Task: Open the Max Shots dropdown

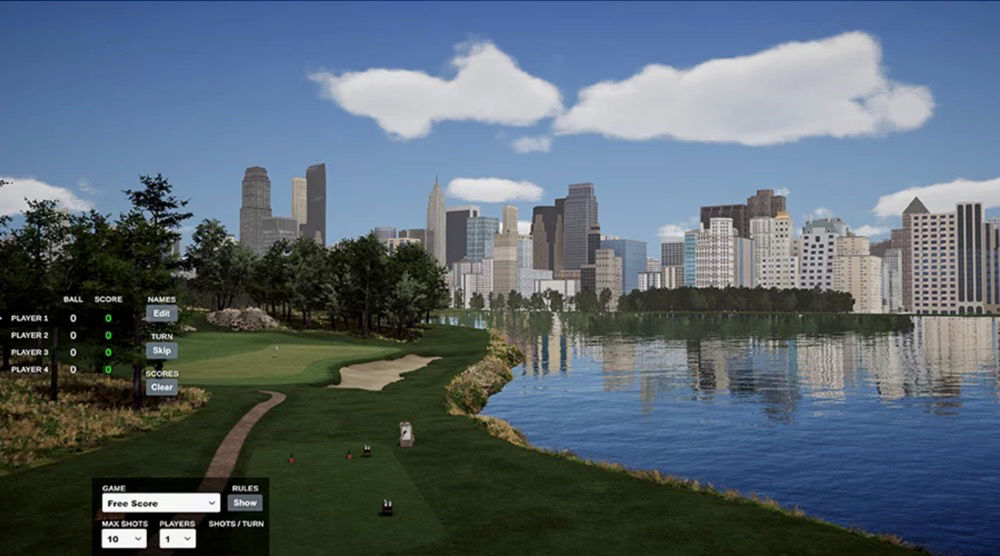Action: tap(124, 538)
